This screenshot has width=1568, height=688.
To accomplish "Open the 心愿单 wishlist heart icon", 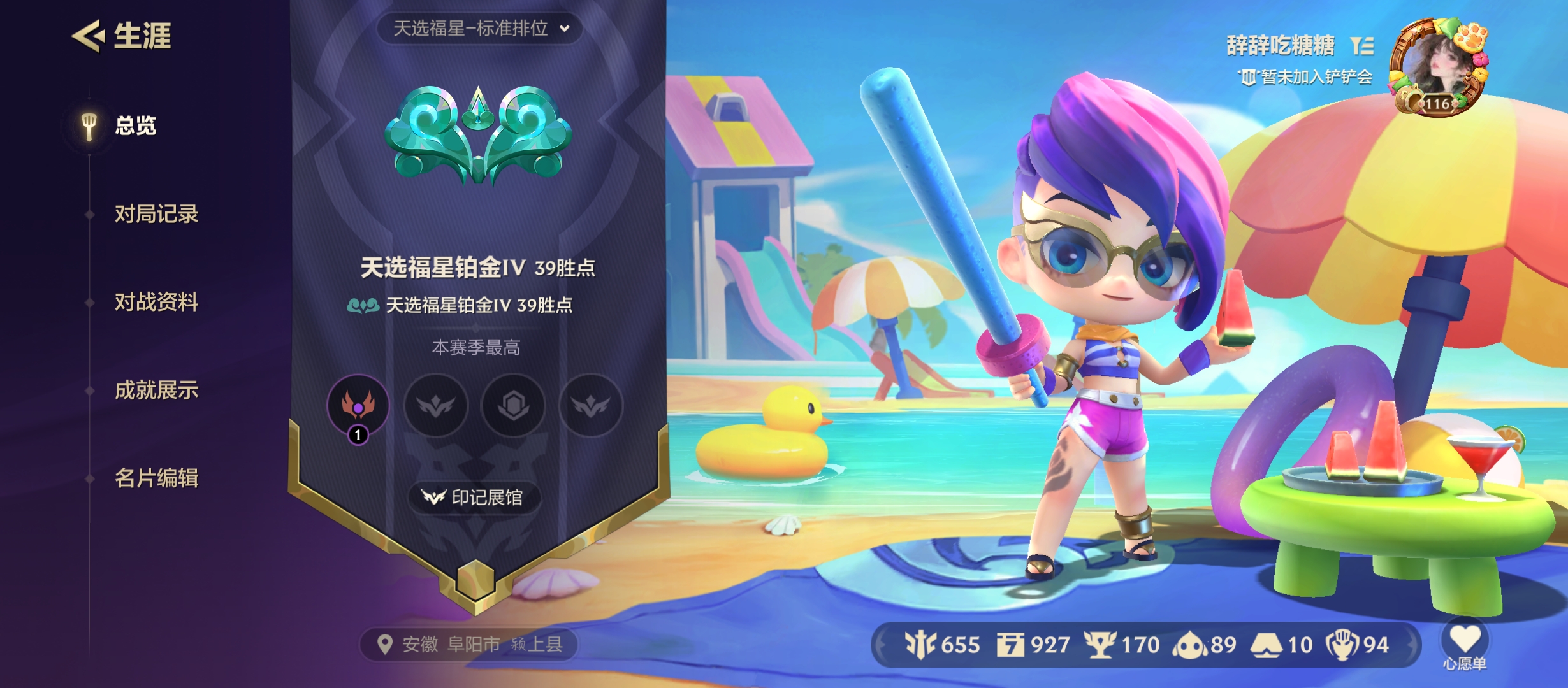I will (1465, 637).
